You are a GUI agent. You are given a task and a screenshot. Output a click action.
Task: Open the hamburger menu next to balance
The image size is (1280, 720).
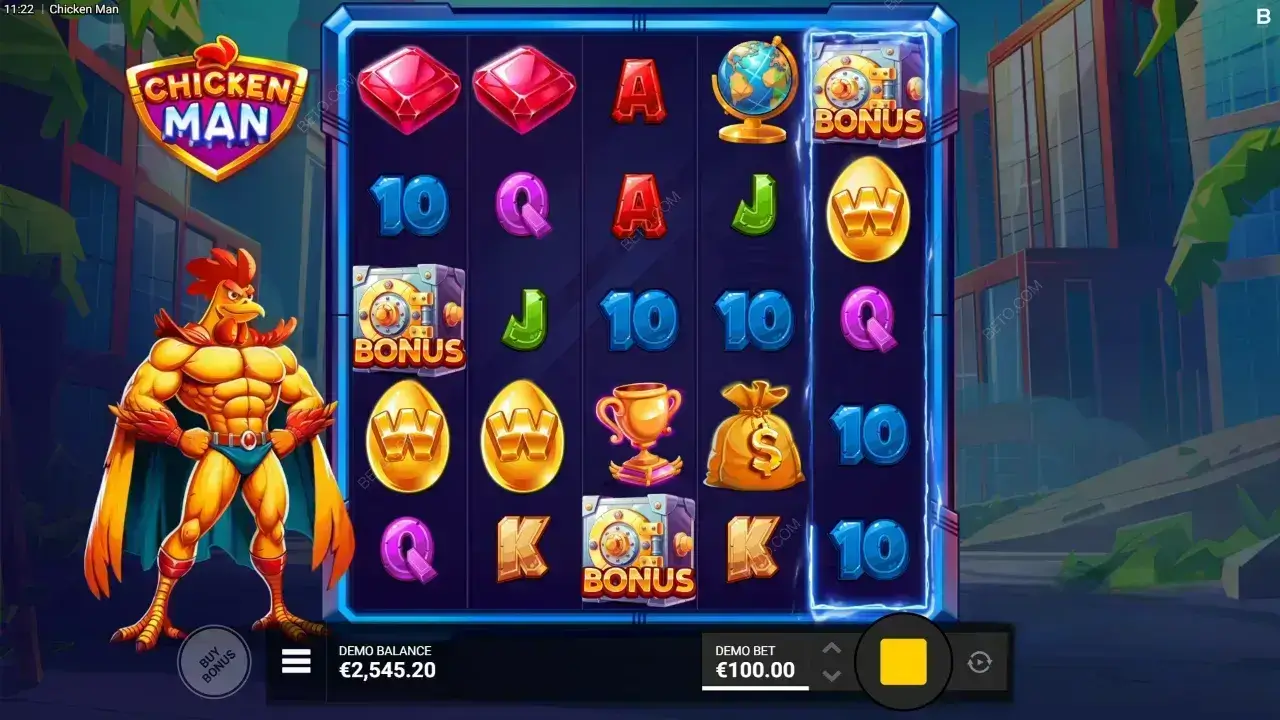point(296,659)
